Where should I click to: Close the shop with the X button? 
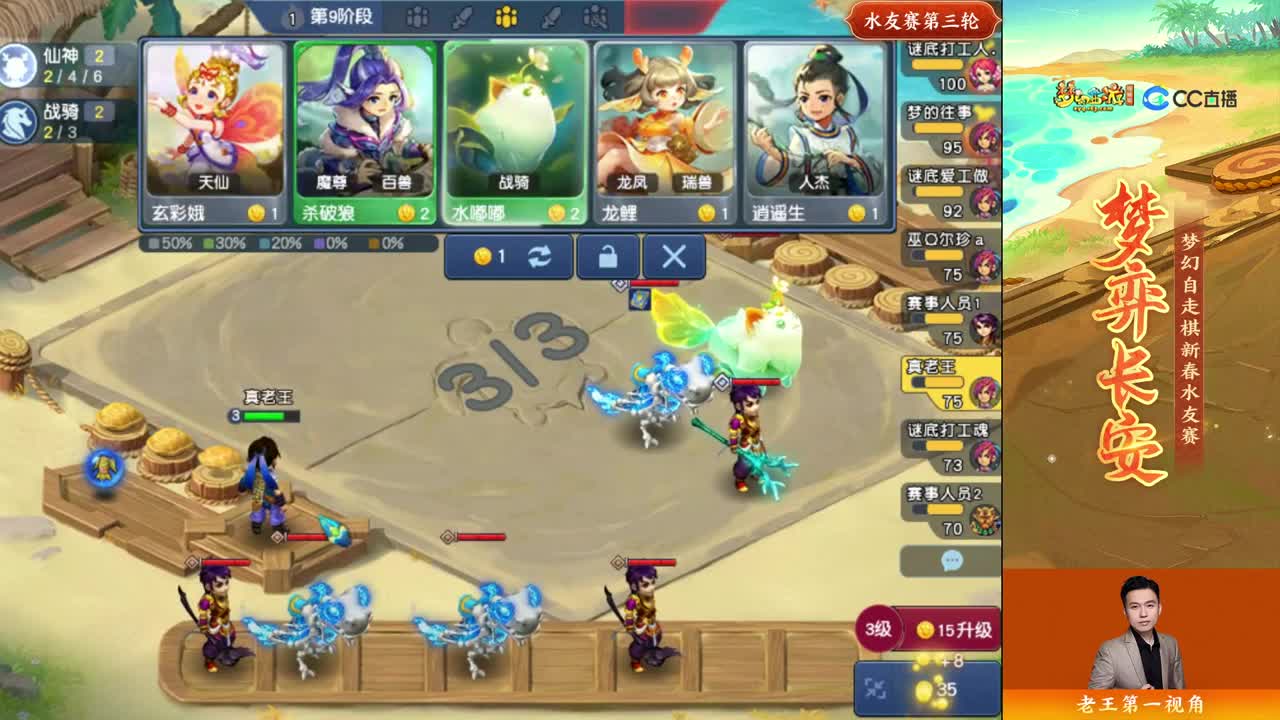[673, 256]
